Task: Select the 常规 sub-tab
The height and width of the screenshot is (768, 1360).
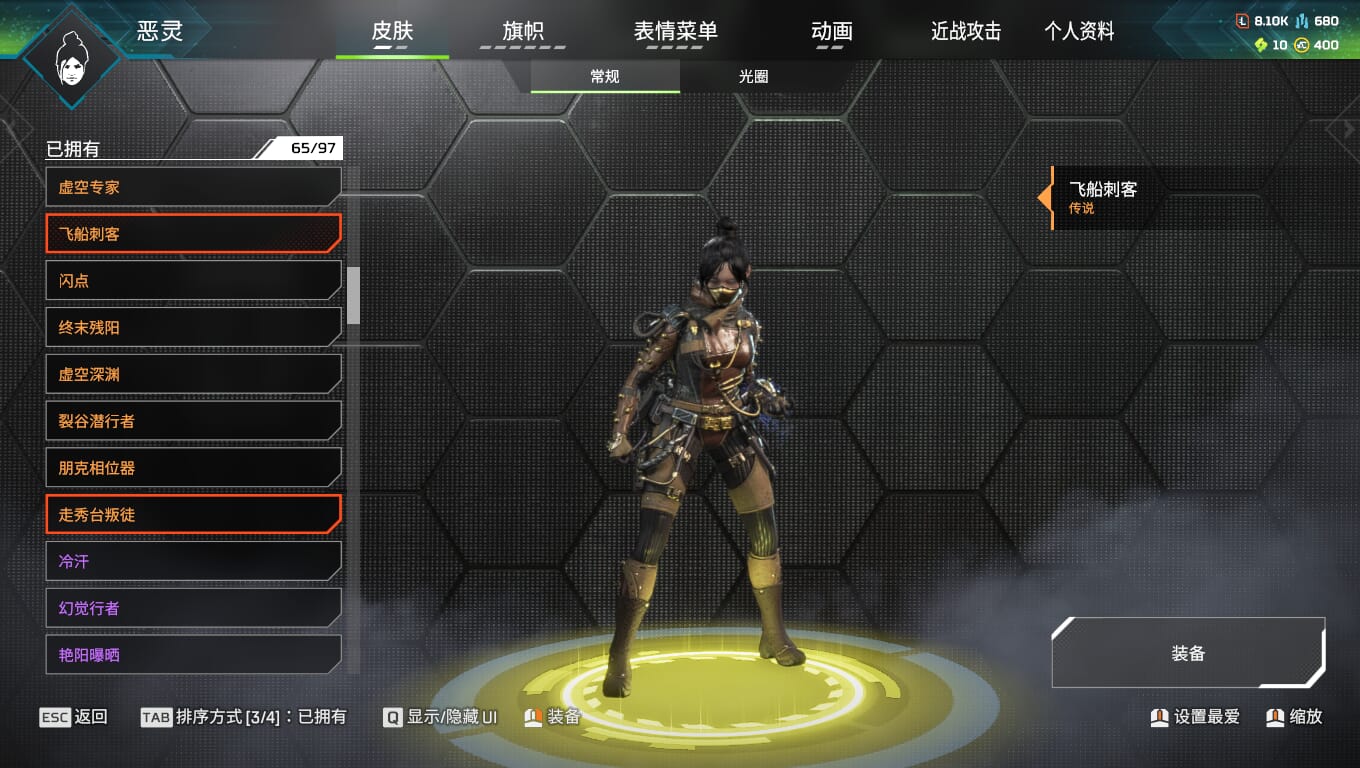Action: pyautogui.click(x=605, y=77)
